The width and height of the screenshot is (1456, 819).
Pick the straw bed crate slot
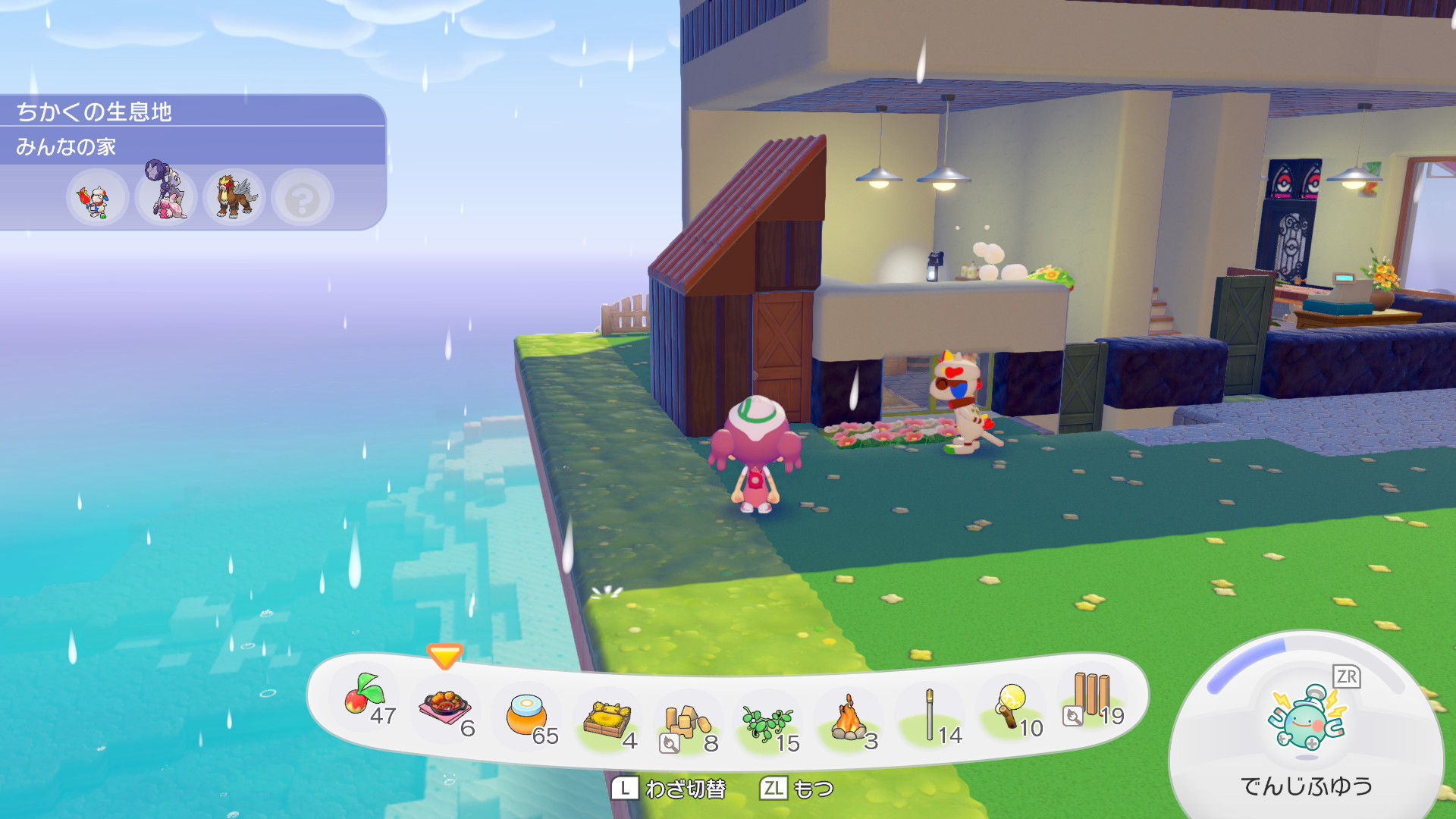(607, 720)
